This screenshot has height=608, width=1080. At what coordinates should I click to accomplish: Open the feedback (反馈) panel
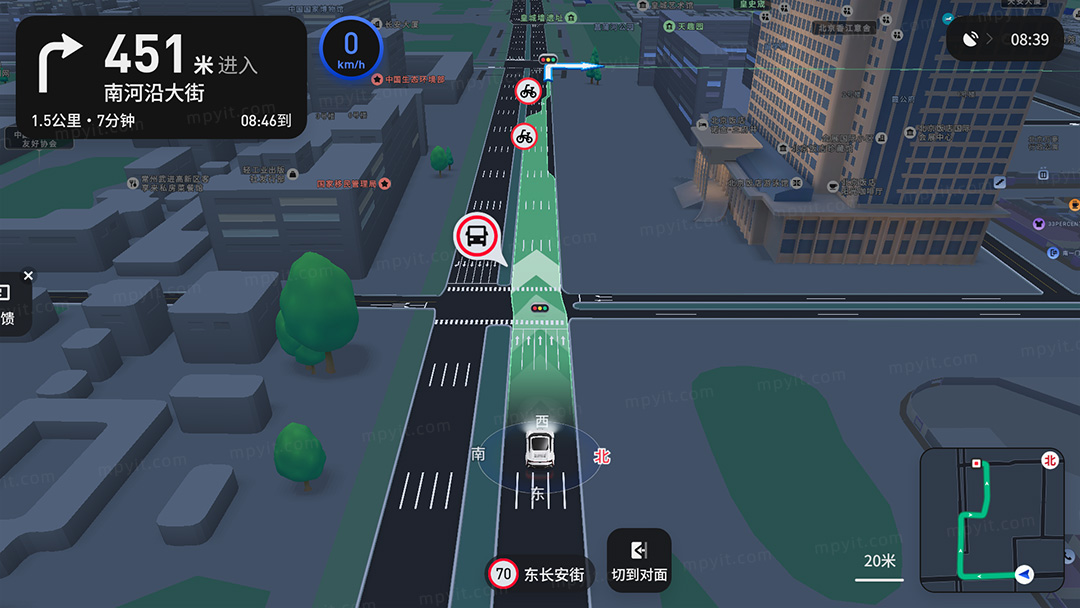coord(8,306)
